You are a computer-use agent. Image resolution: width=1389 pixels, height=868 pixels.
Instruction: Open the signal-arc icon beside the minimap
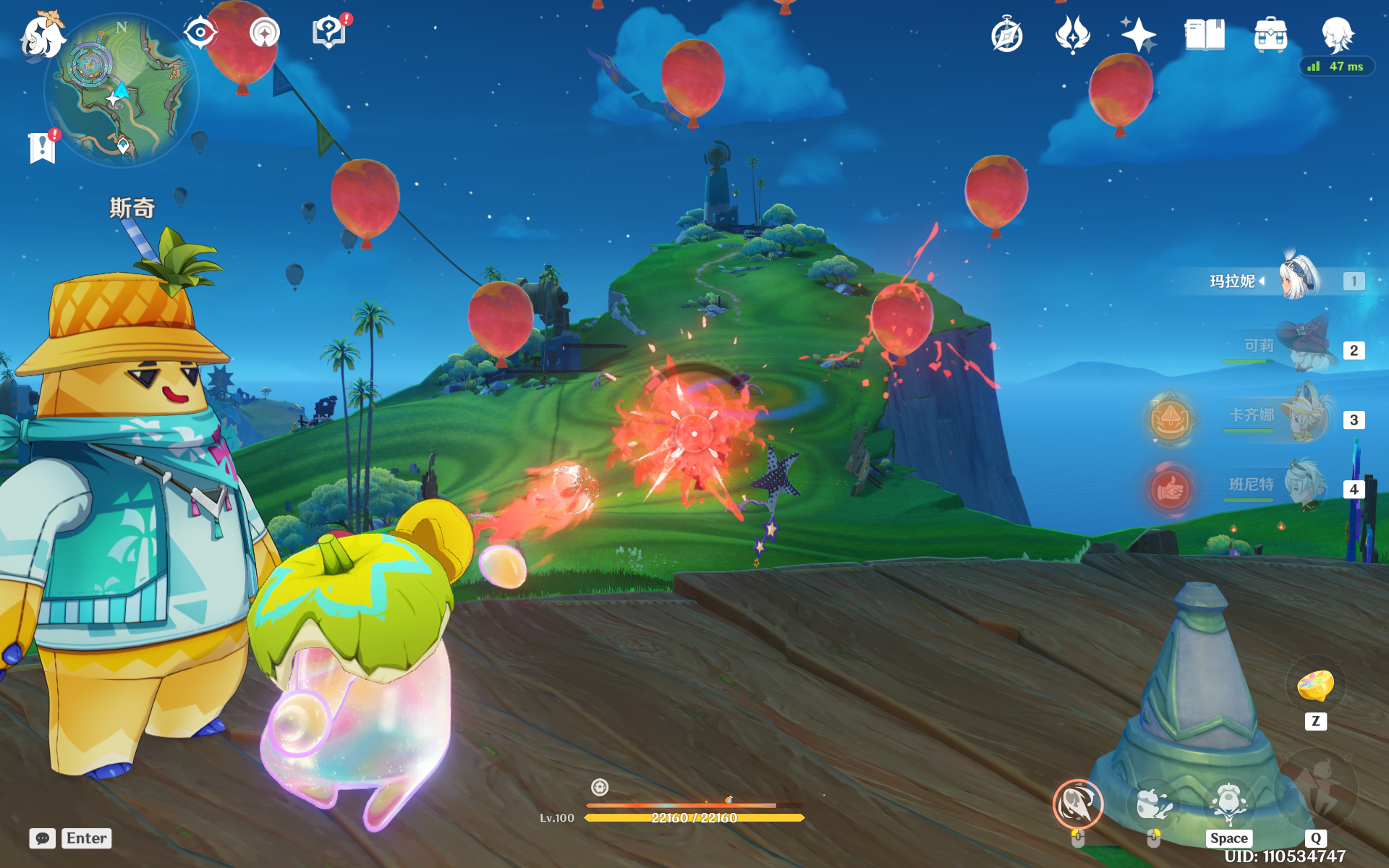coord(264,33)
